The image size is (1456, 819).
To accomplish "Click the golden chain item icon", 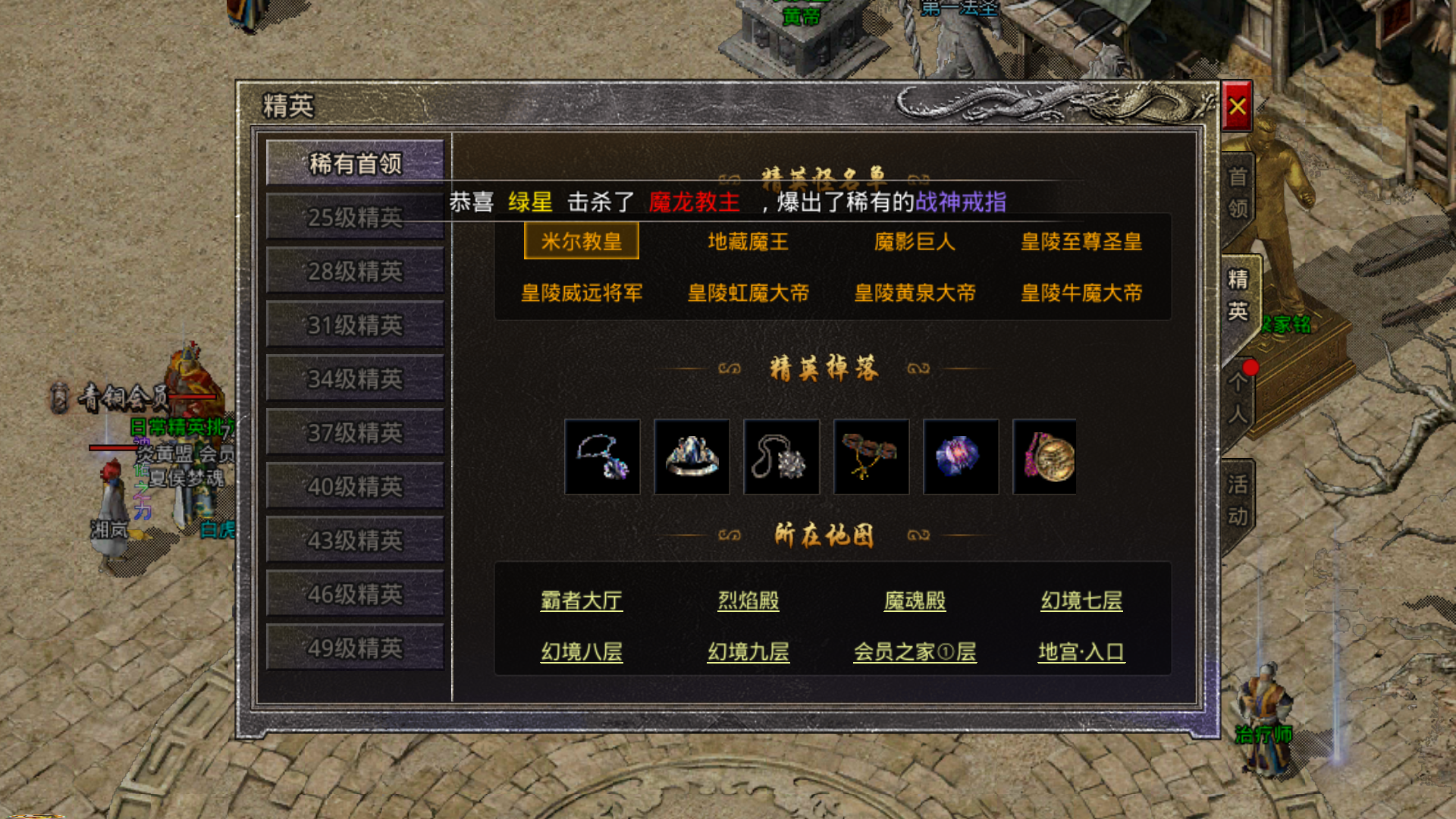I will point(871,456).
